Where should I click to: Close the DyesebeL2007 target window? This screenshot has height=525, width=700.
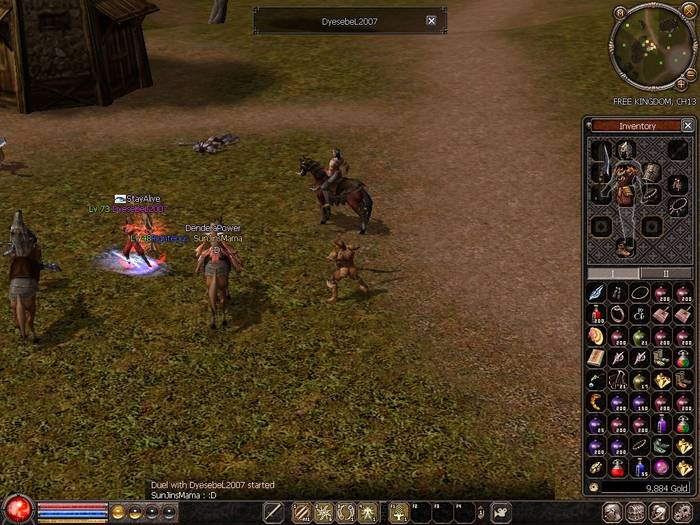[x=431, y=20]
